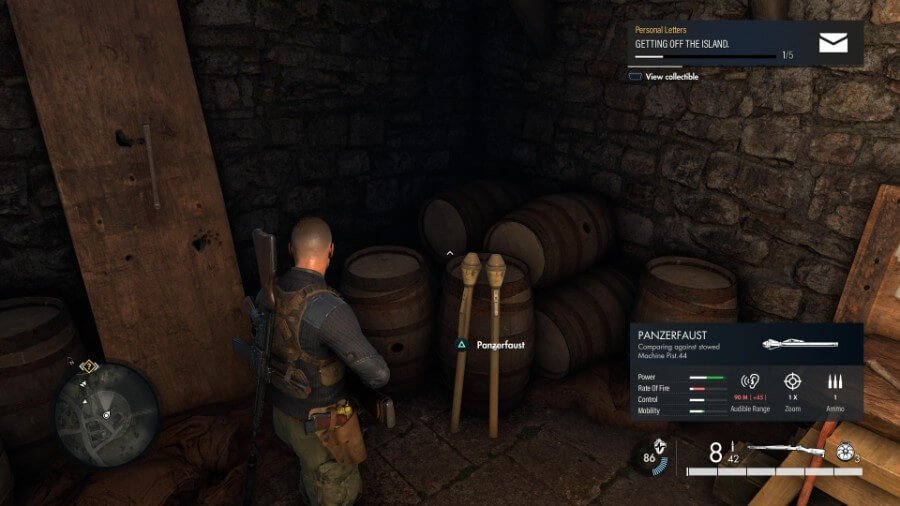The image size is (900, 506).
Task: Click the Personal Letters envelope icon
Action: [833, 43]
